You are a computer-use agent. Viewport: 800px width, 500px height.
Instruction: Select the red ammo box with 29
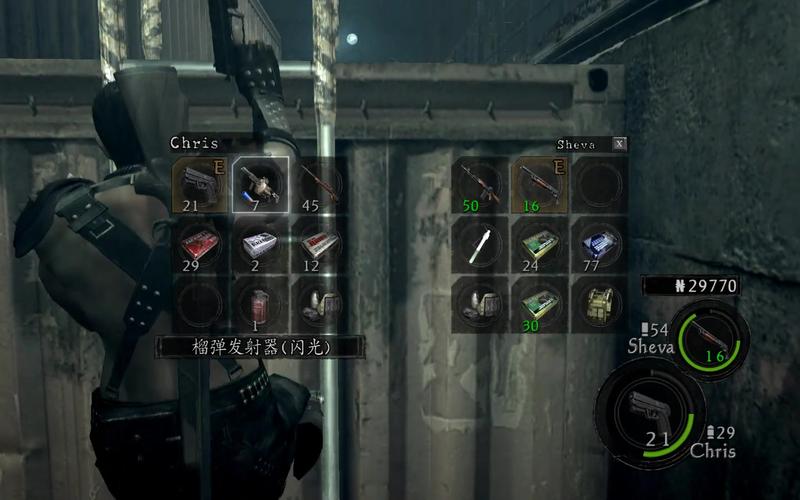click(x=199, y=245)
